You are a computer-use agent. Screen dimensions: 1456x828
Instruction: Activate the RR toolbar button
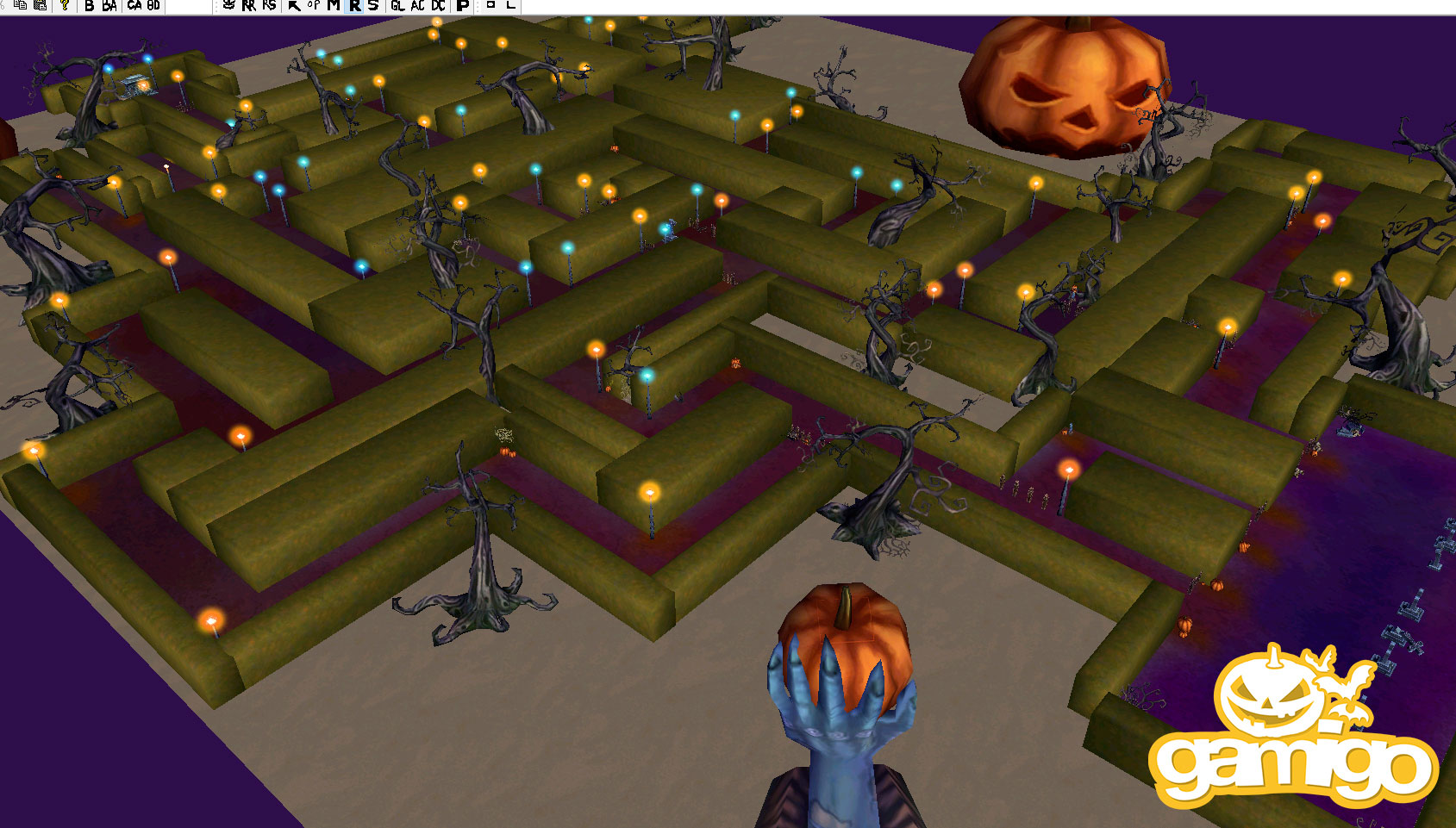point(249,5)
